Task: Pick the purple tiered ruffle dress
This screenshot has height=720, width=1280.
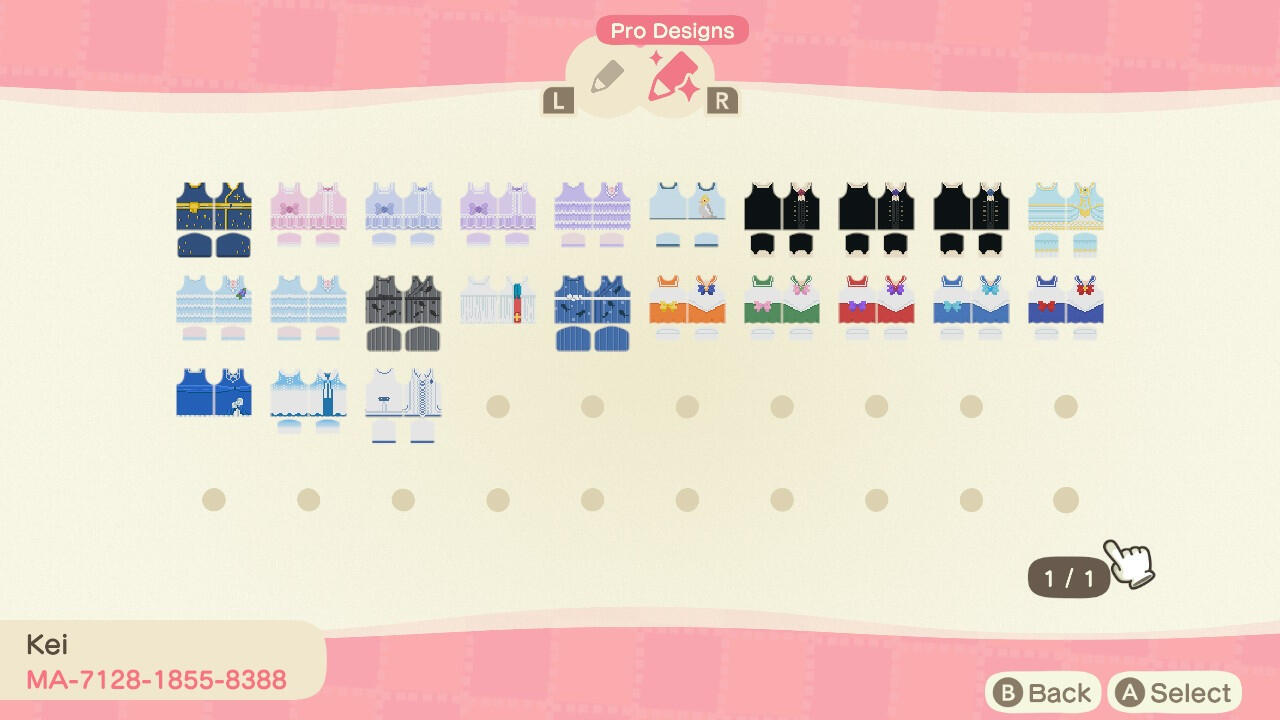Action: pos(592,214)
